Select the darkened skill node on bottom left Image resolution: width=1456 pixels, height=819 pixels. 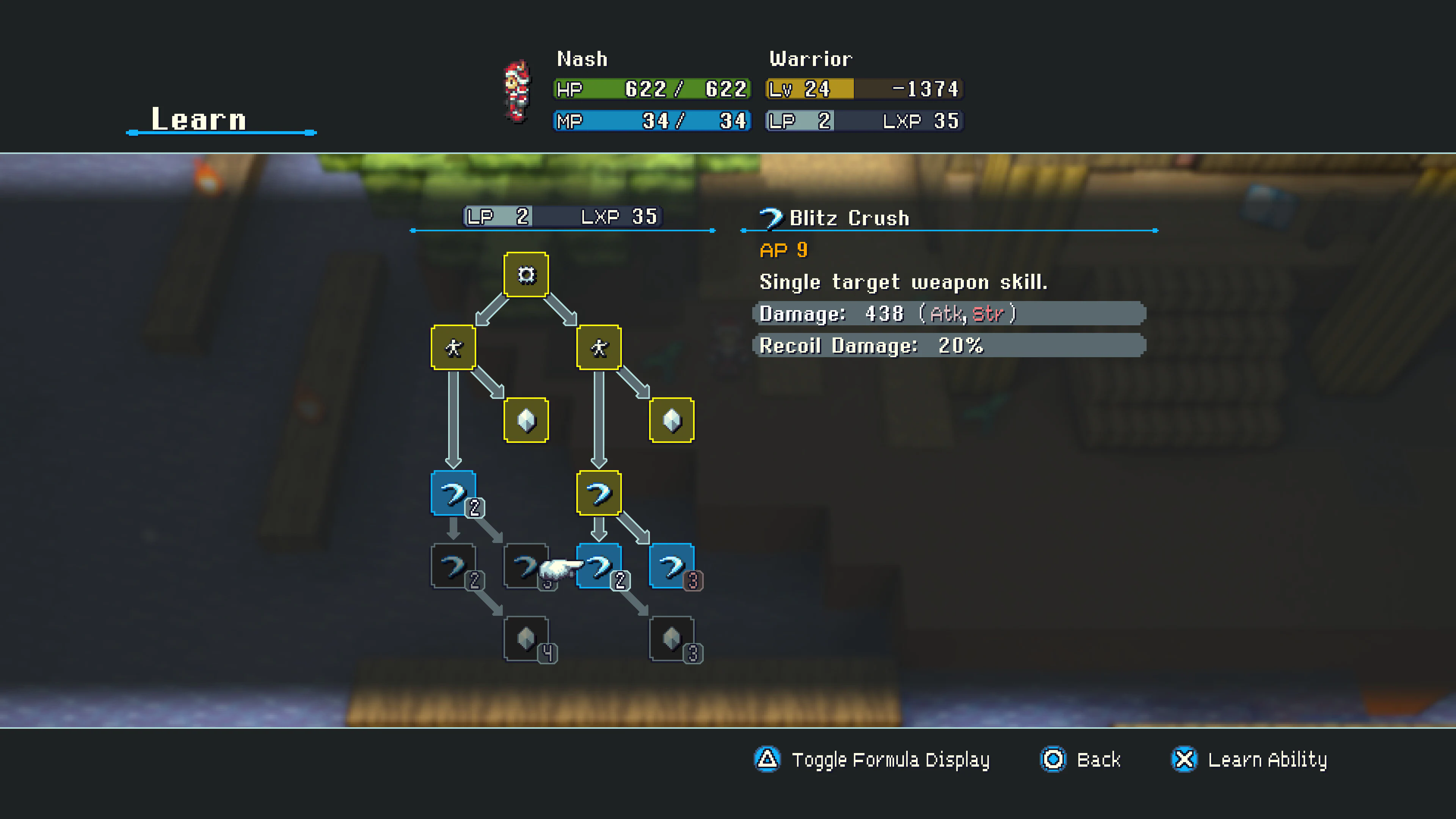(454, 565)
